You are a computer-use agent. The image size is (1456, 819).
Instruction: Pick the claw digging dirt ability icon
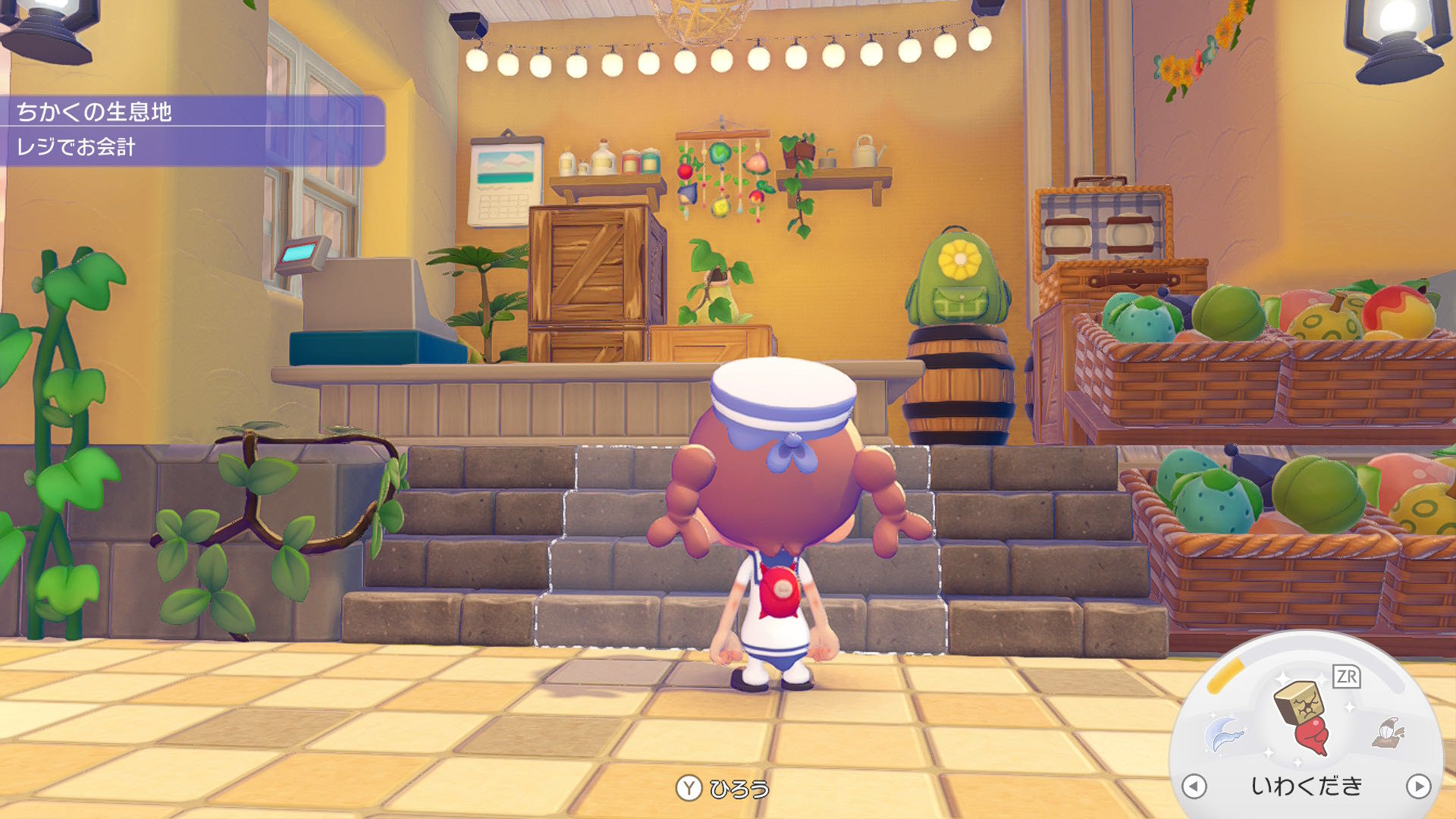[x=1389, y=733]
